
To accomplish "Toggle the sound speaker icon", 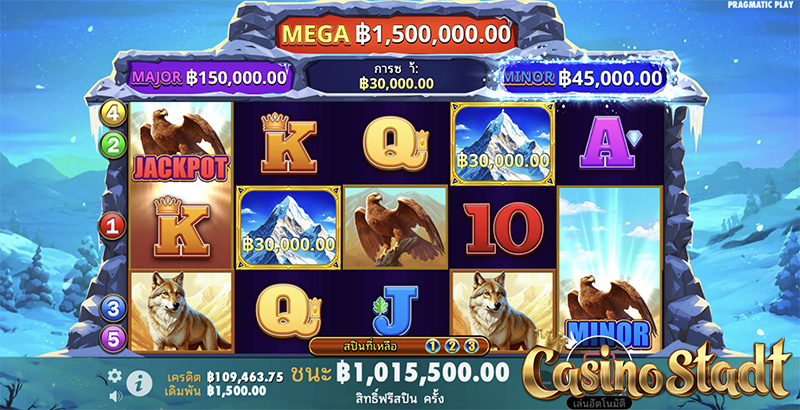I will (x=115, y=395).
